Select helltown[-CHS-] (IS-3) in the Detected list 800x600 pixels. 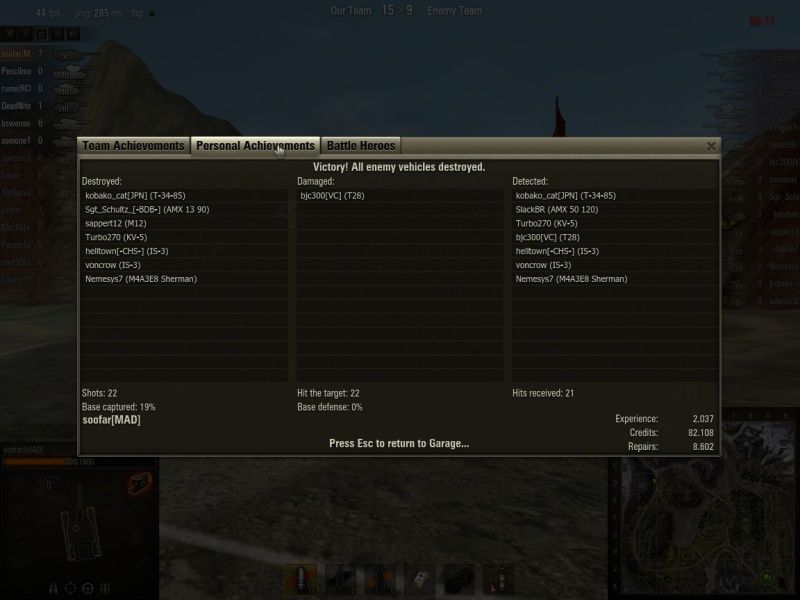coord(557,251)
